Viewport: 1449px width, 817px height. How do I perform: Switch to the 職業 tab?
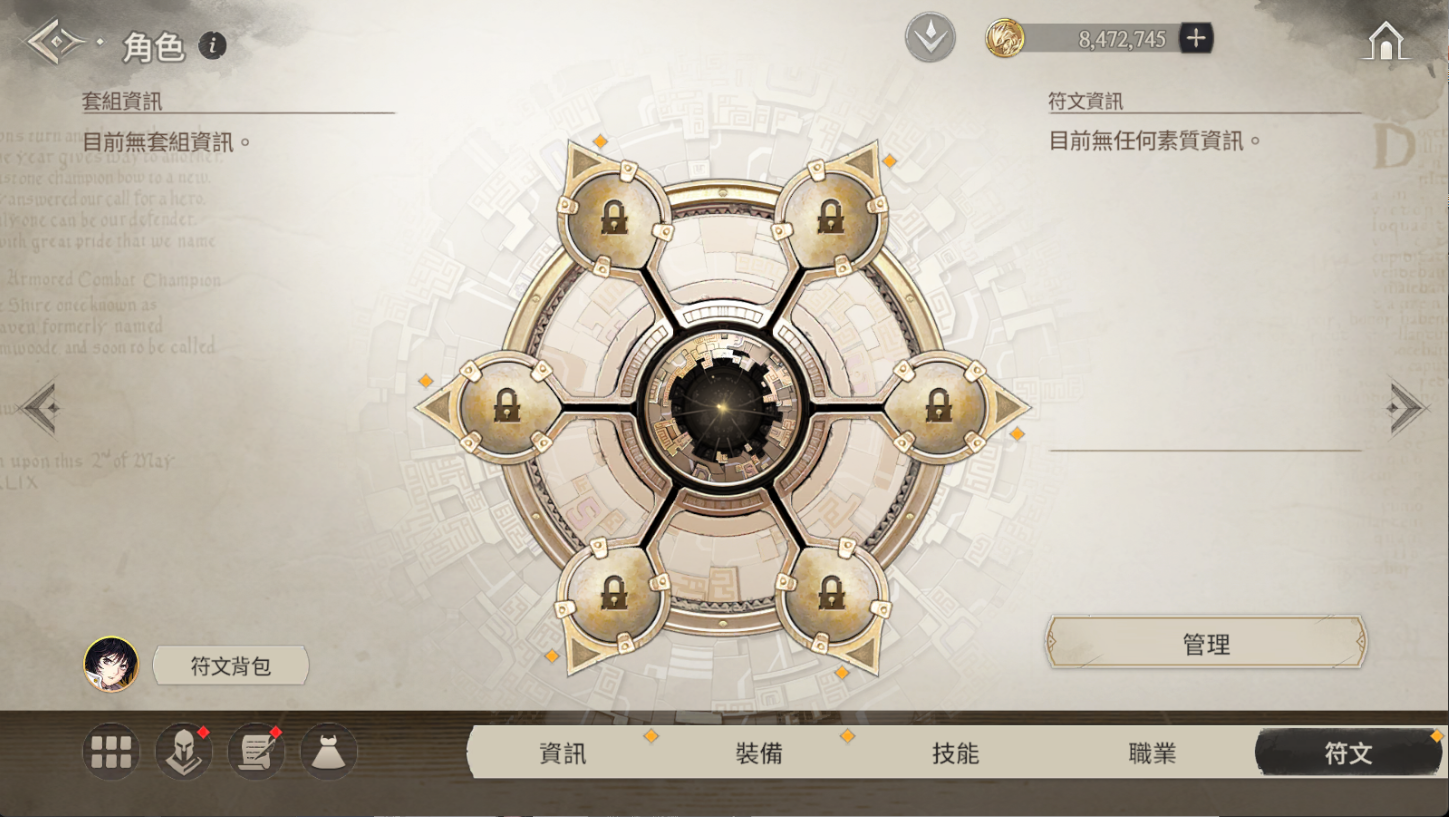click(1152, 754)
